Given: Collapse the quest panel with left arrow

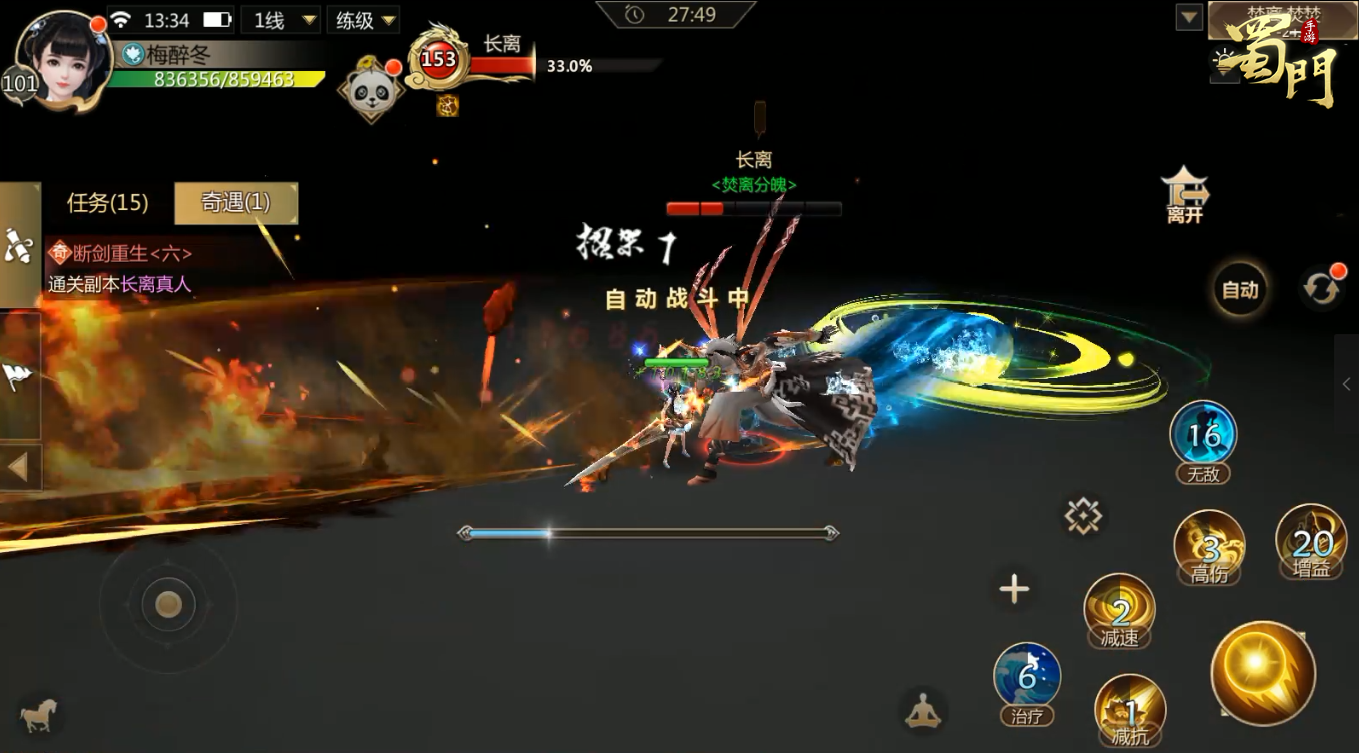Looking at the screenshot, I should coord(19,466).
